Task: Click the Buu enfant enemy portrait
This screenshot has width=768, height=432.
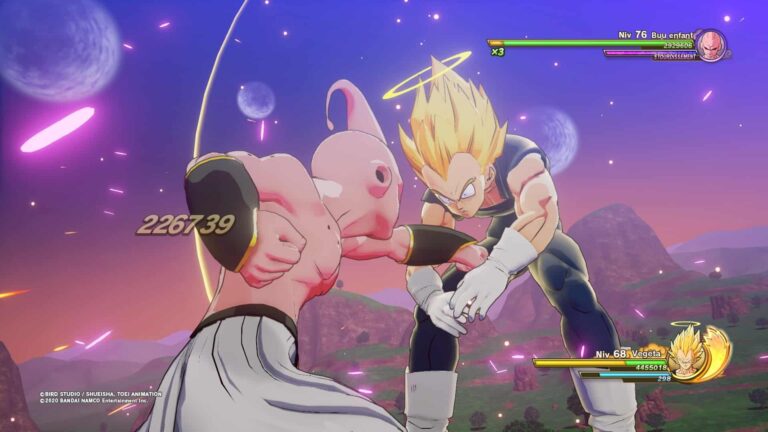Action: [711, 45]
